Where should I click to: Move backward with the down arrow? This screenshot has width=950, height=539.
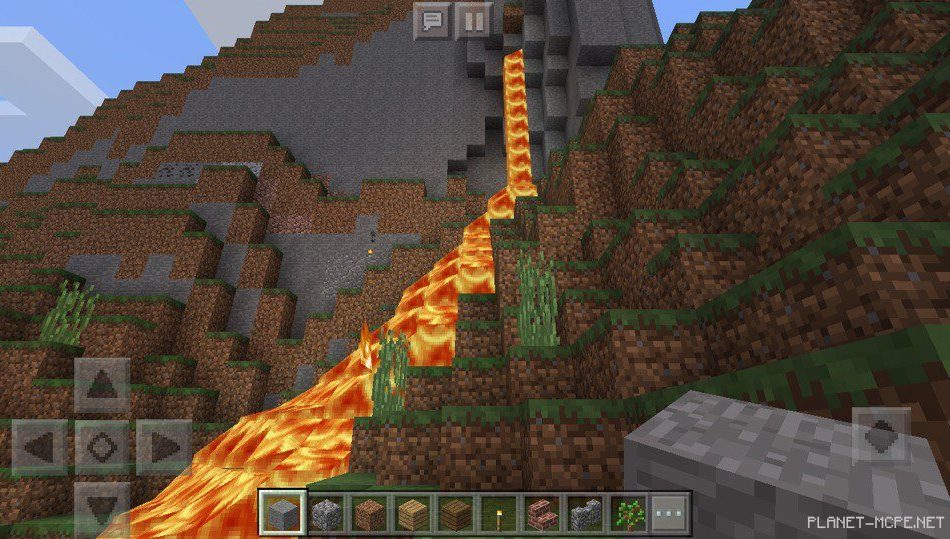(101, 504)
